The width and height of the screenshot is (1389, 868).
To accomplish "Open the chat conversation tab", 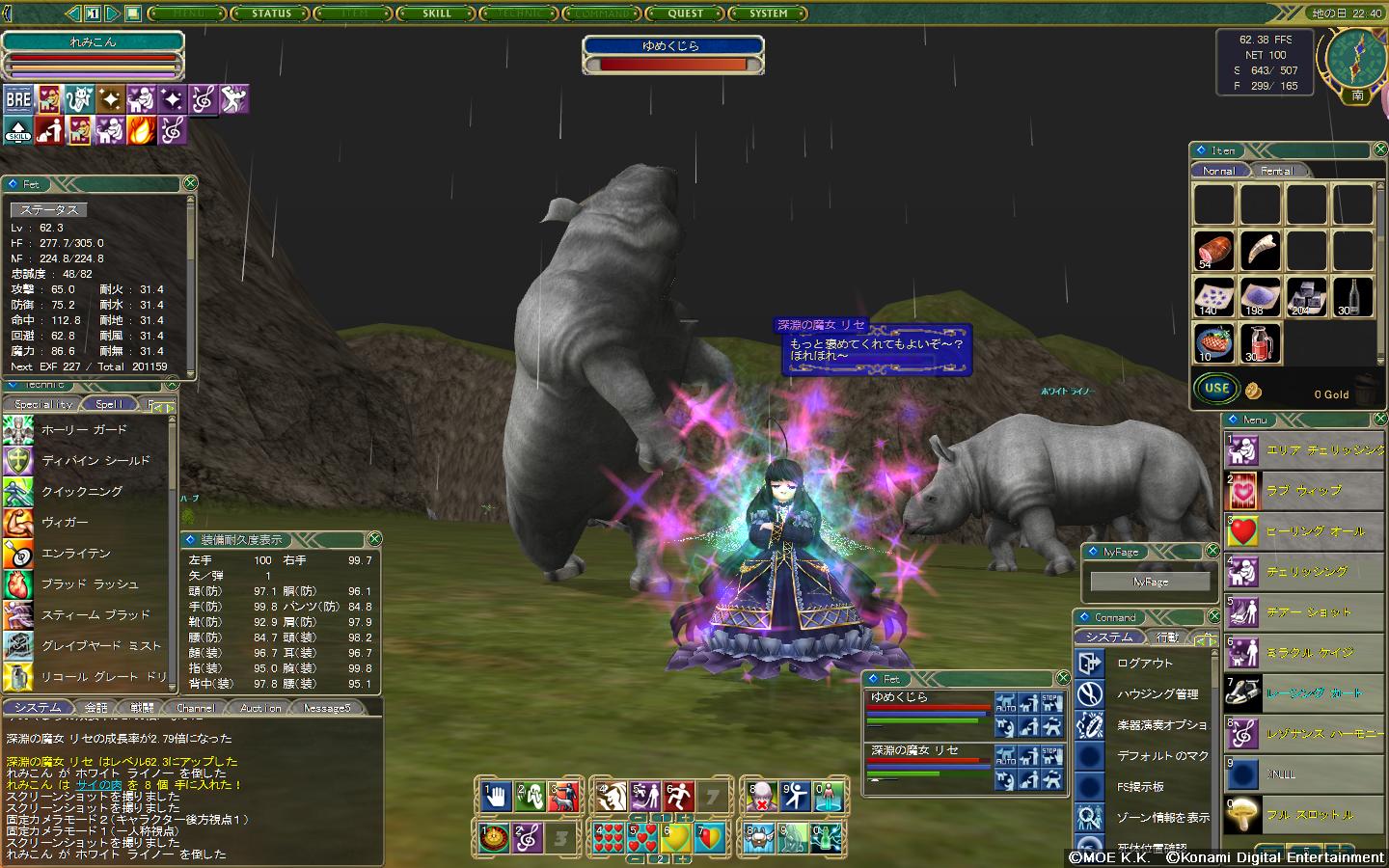I will (x=96, y=708).
